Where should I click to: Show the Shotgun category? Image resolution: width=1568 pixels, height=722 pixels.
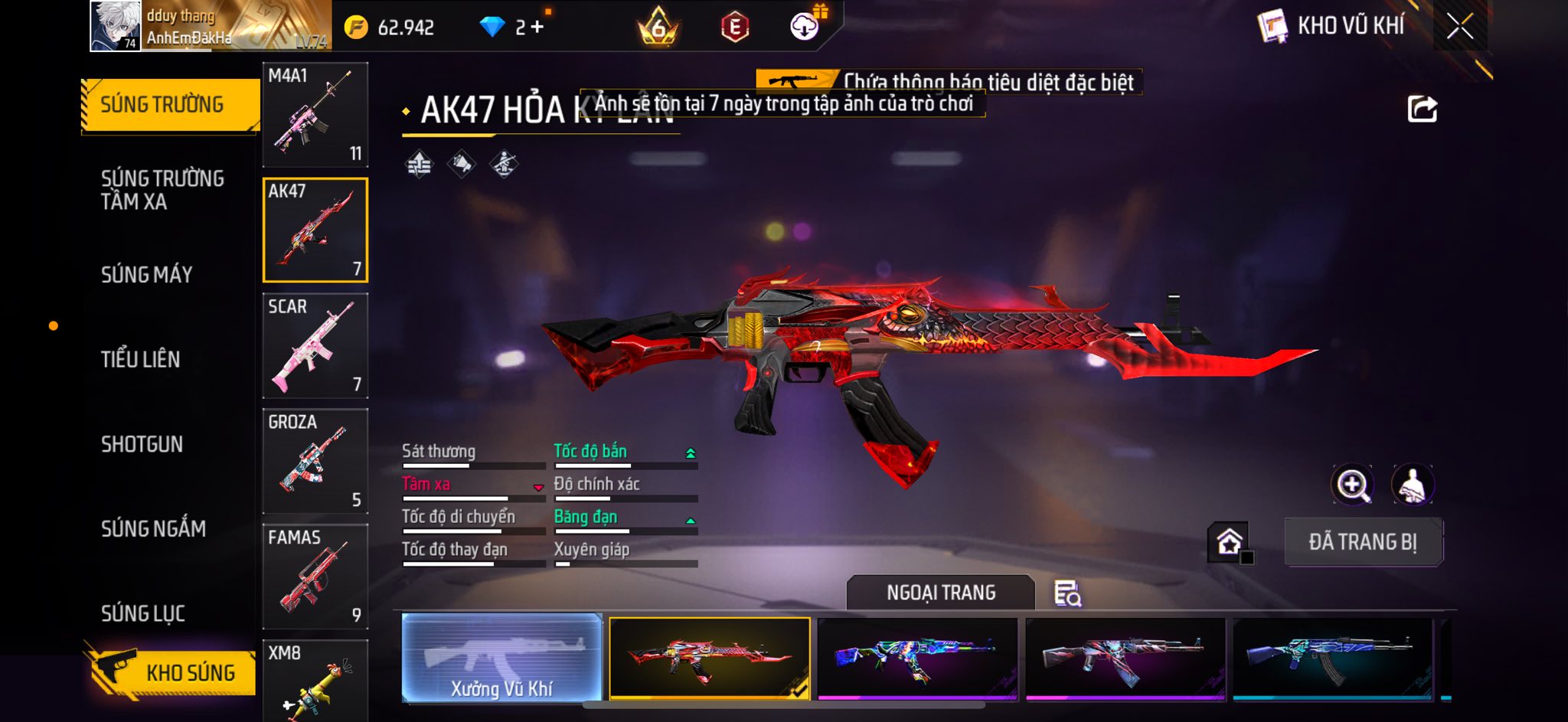pyautogui.click(x=142, y=444)
